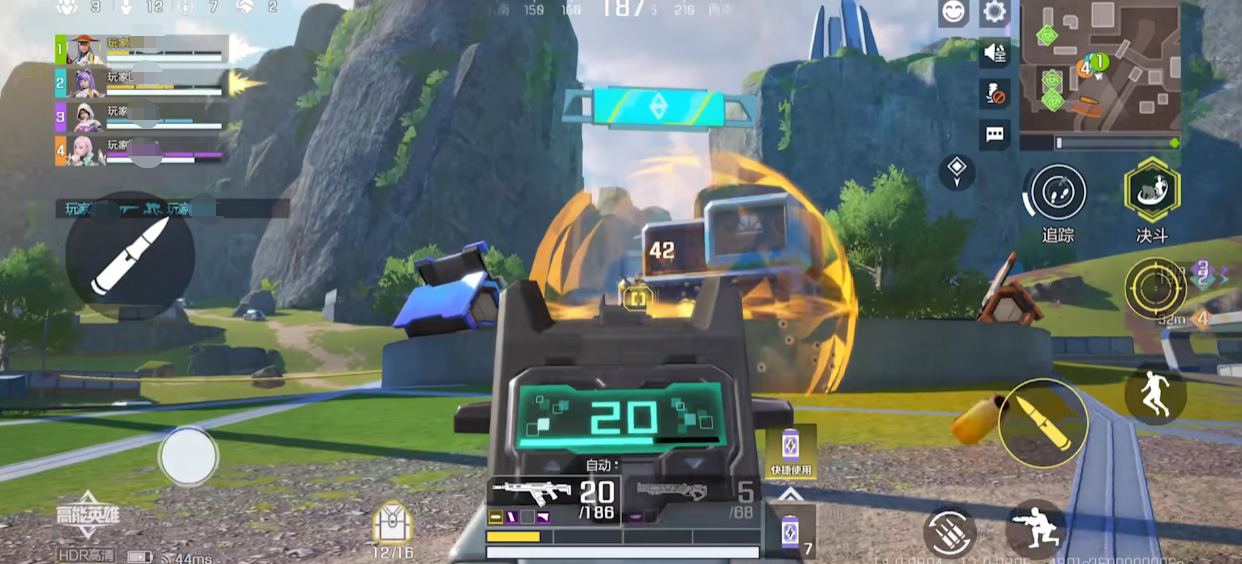This screenshot has height=564, width=1242.
Task: Activate the 追踪 tracking ability
Action: (x=1057, y=192)
